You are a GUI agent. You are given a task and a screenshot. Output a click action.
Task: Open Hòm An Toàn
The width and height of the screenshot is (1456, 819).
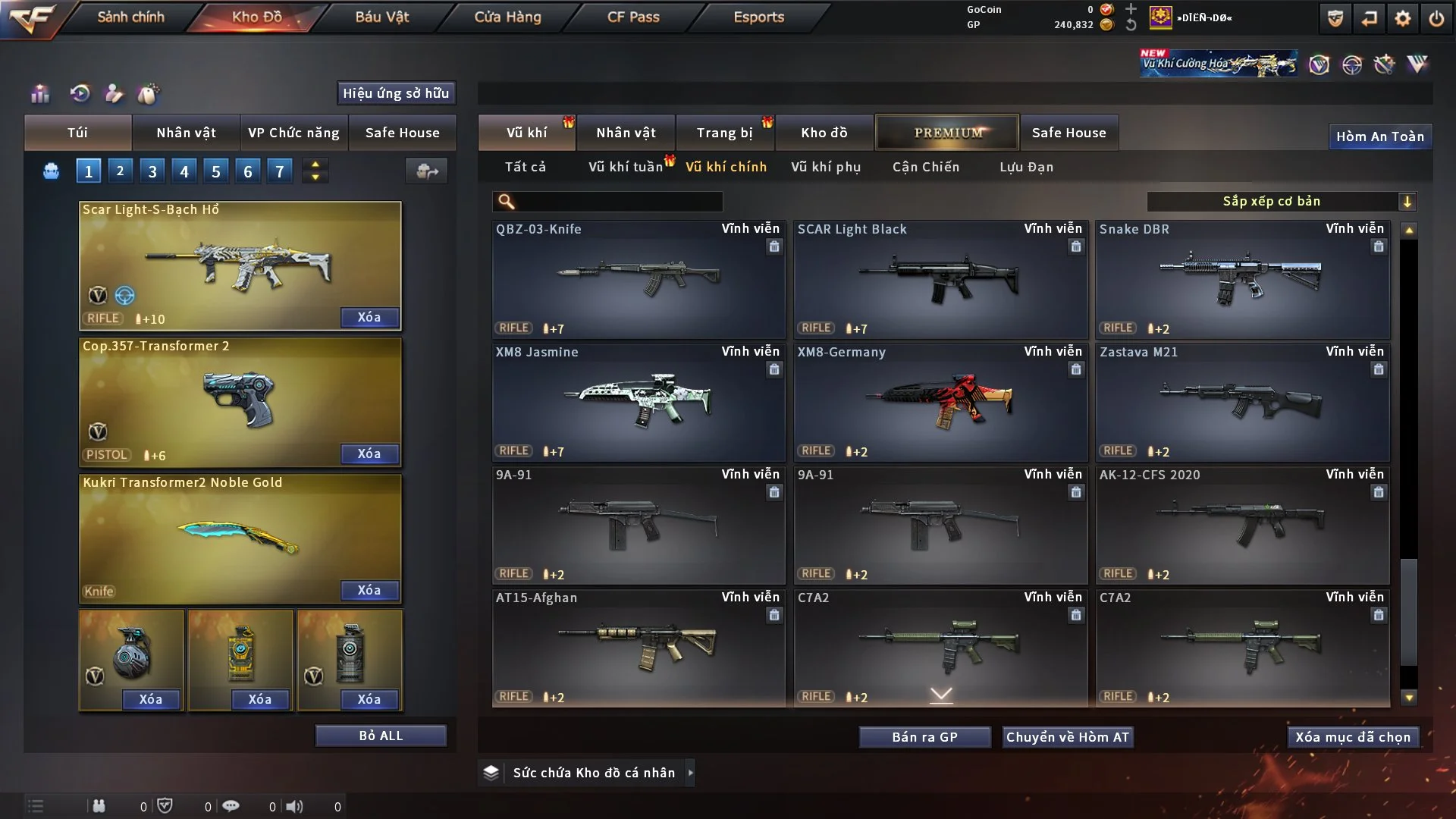1379,136
